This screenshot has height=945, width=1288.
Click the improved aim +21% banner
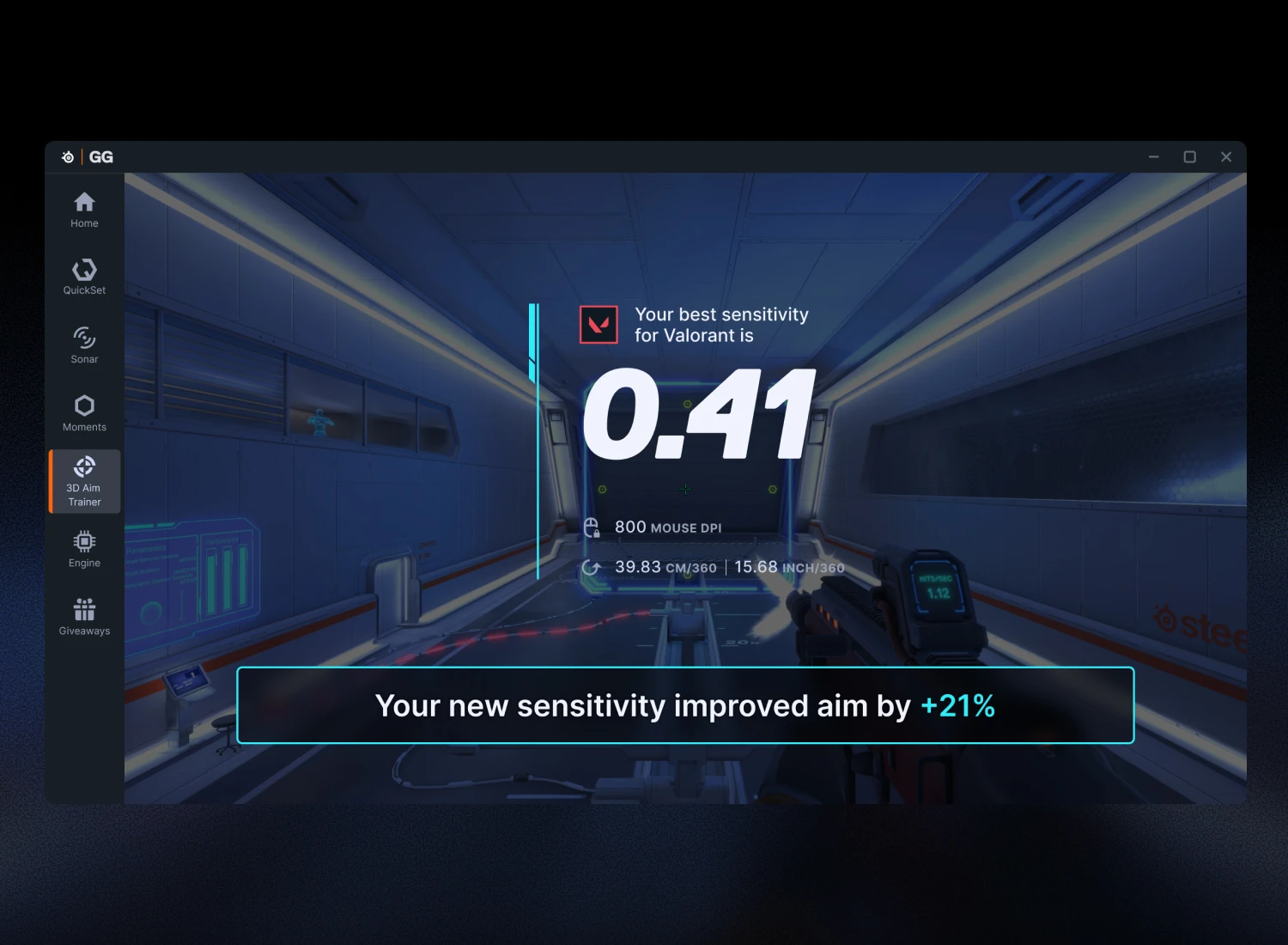(686, 705)
